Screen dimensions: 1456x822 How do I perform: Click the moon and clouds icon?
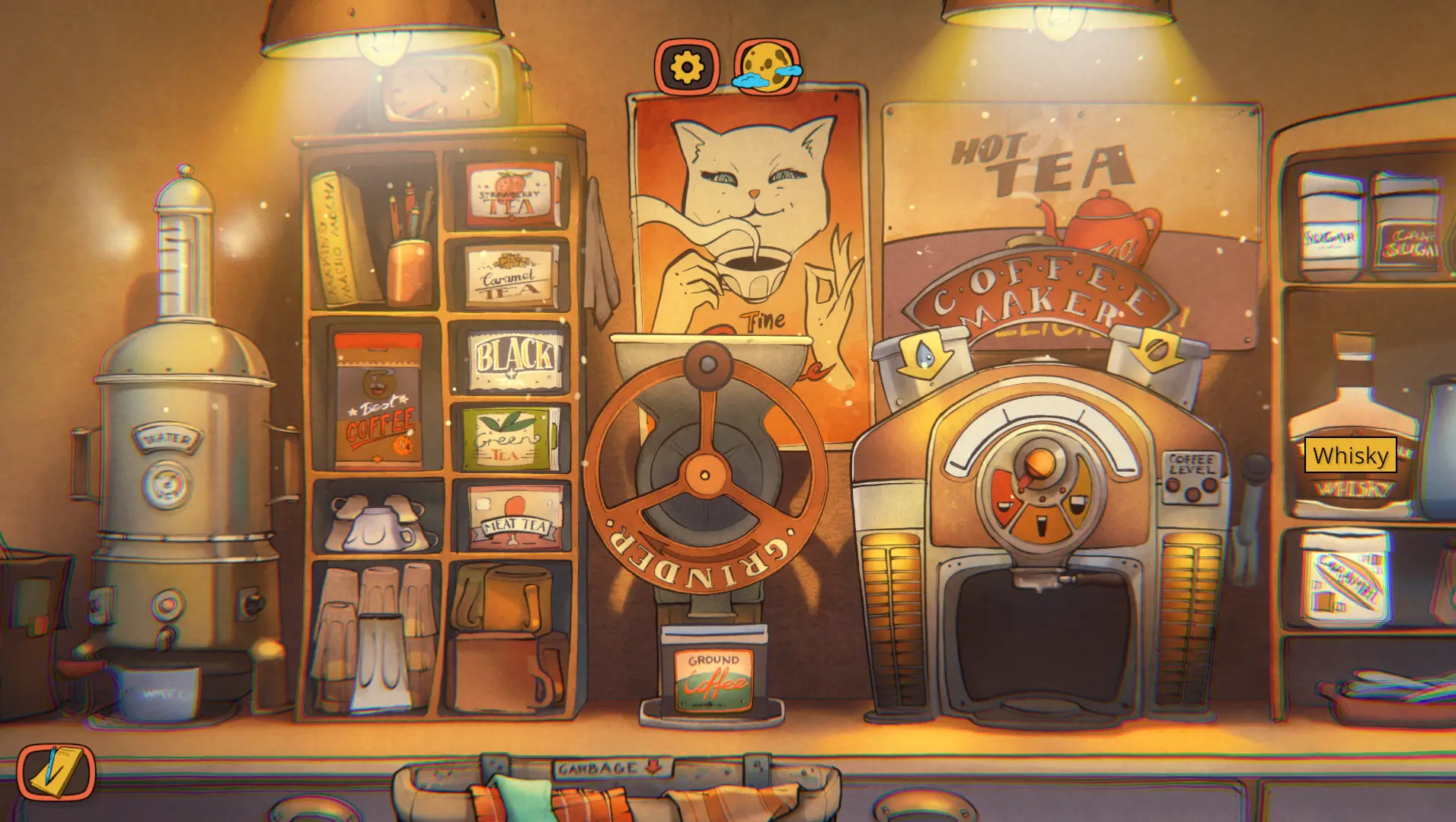tap(767, 69)
